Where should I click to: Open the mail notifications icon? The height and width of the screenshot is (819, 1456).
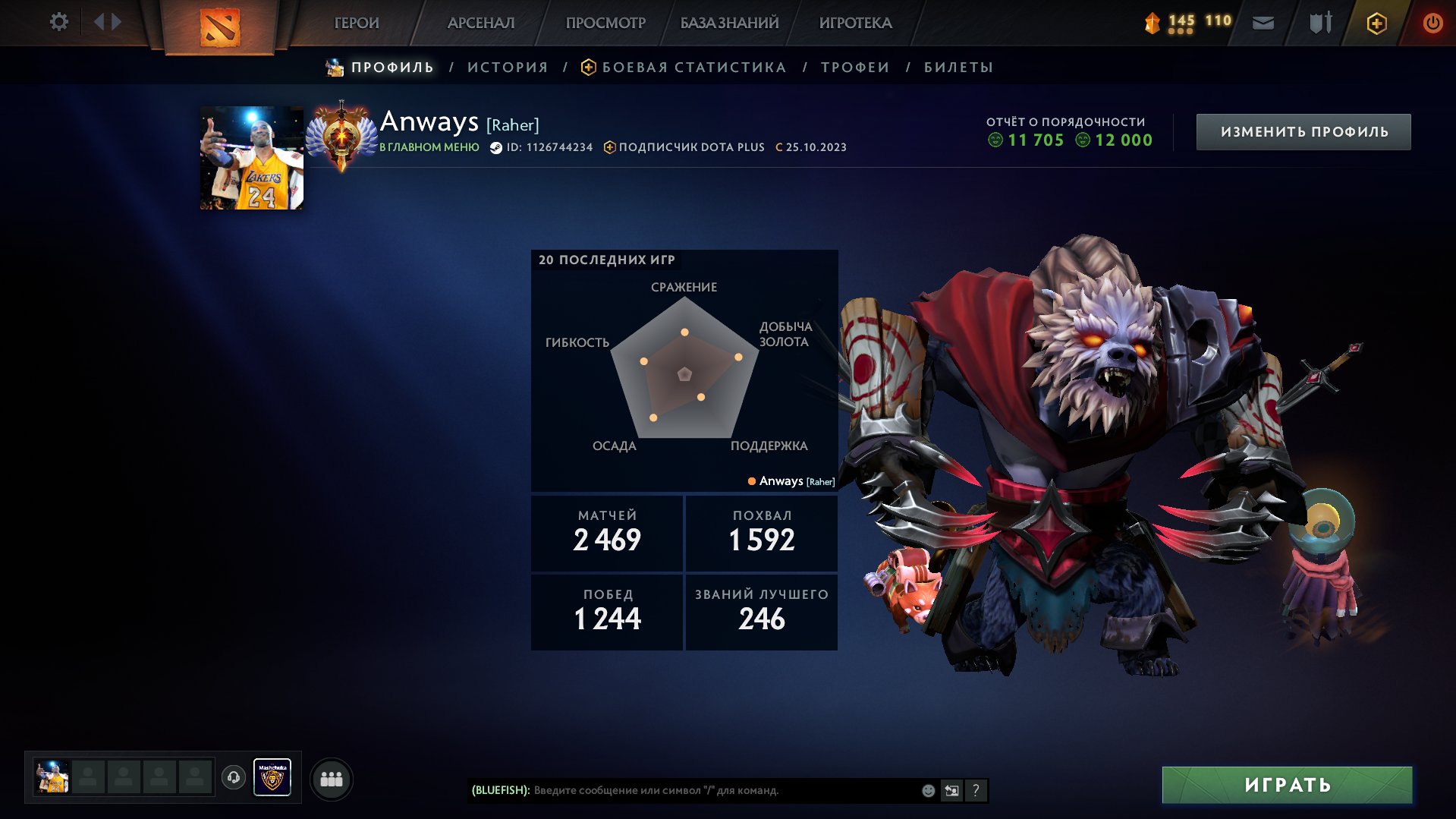[x=1263, y=22]
